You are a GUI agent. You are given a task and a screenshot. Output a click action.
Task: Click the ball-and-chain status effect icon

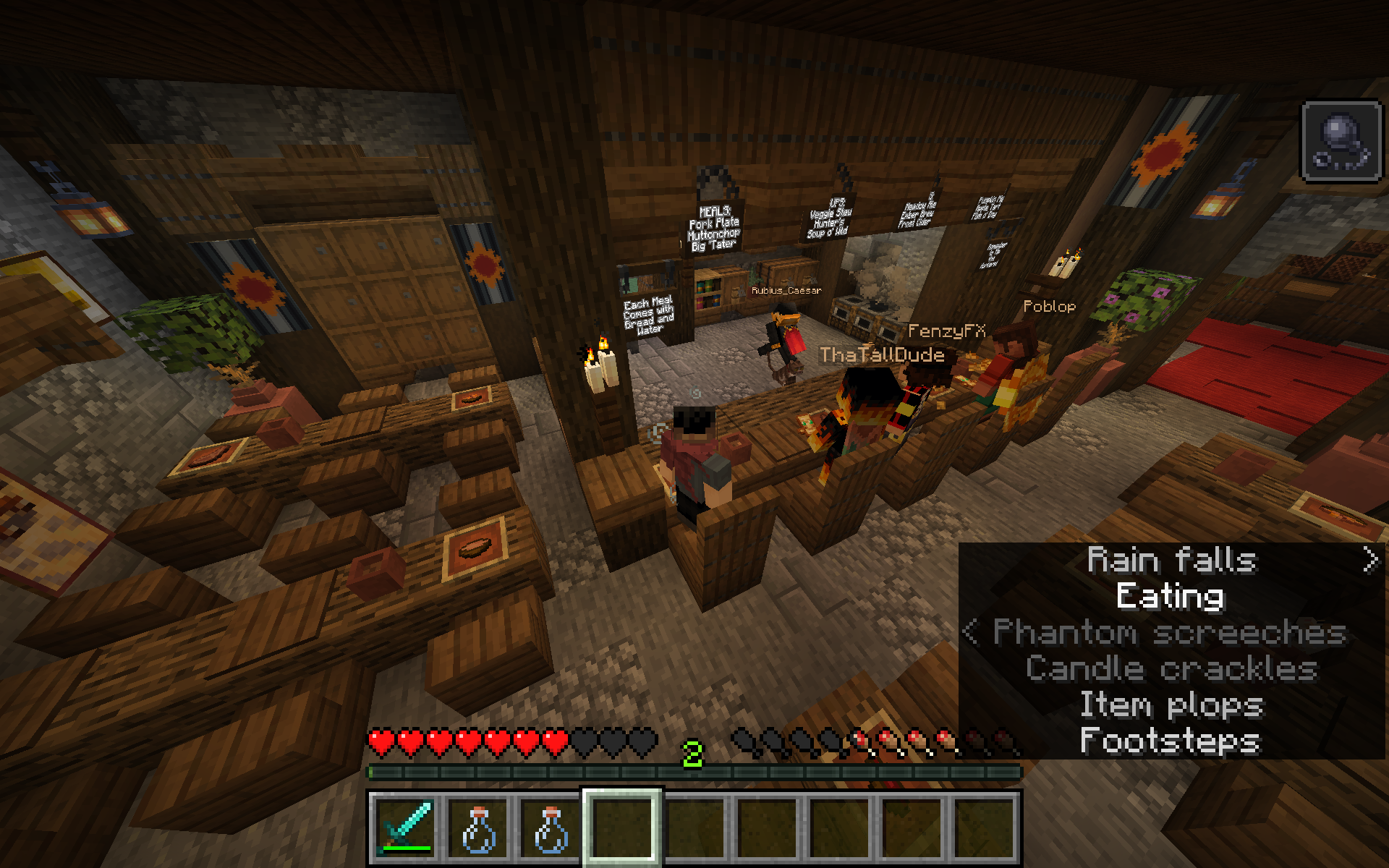(x=1341, y=140)
